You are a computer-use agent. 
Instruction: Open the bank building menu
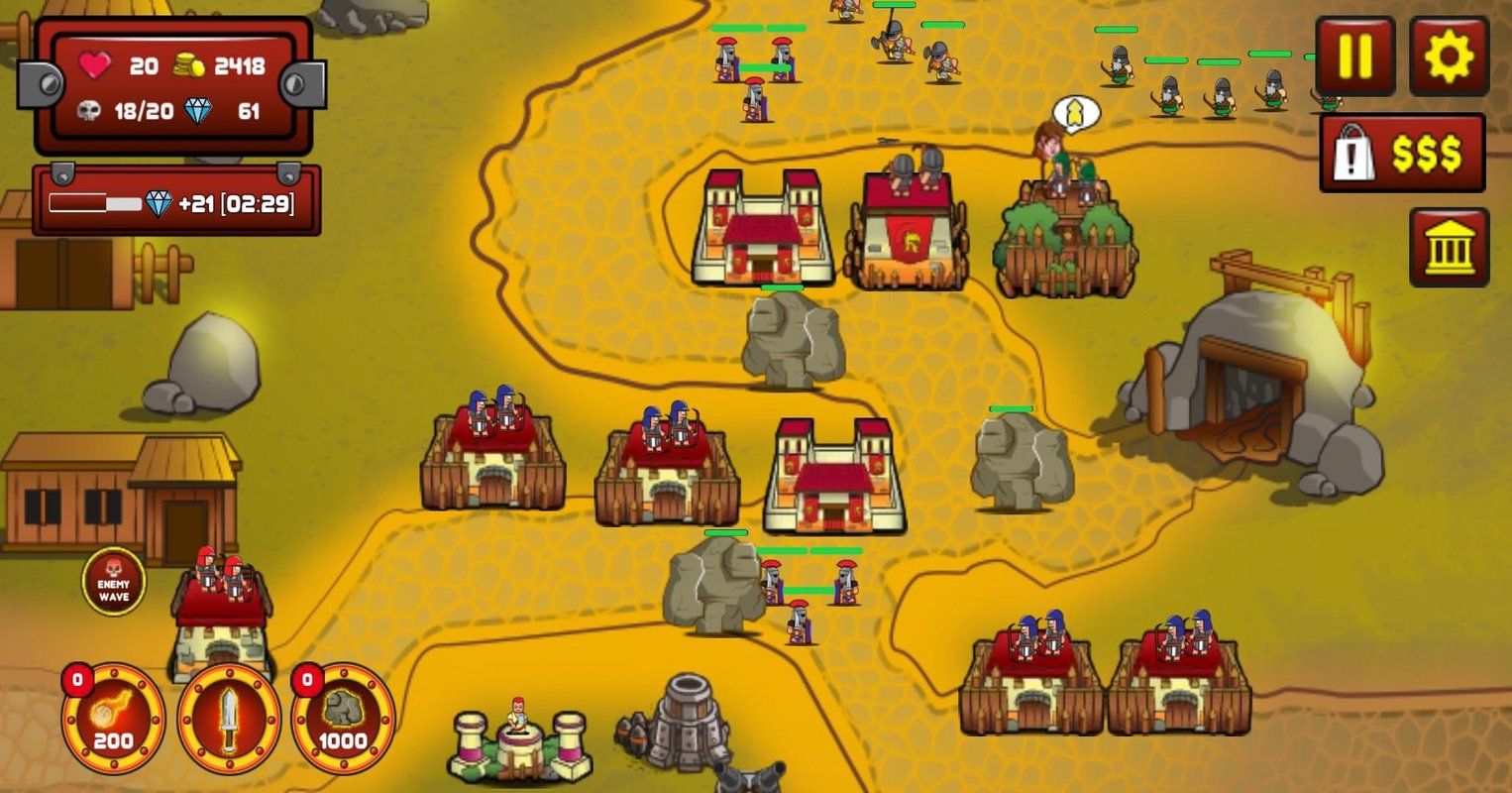point(1449,247)
